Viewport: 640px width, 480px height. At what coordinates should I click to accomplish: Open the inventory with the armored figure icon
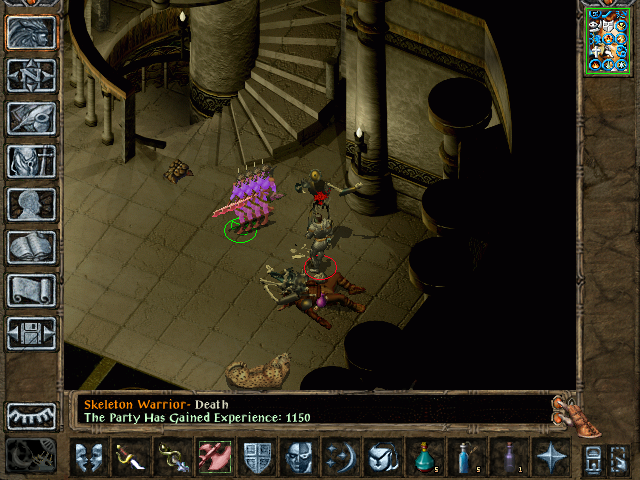pos(31,161)
